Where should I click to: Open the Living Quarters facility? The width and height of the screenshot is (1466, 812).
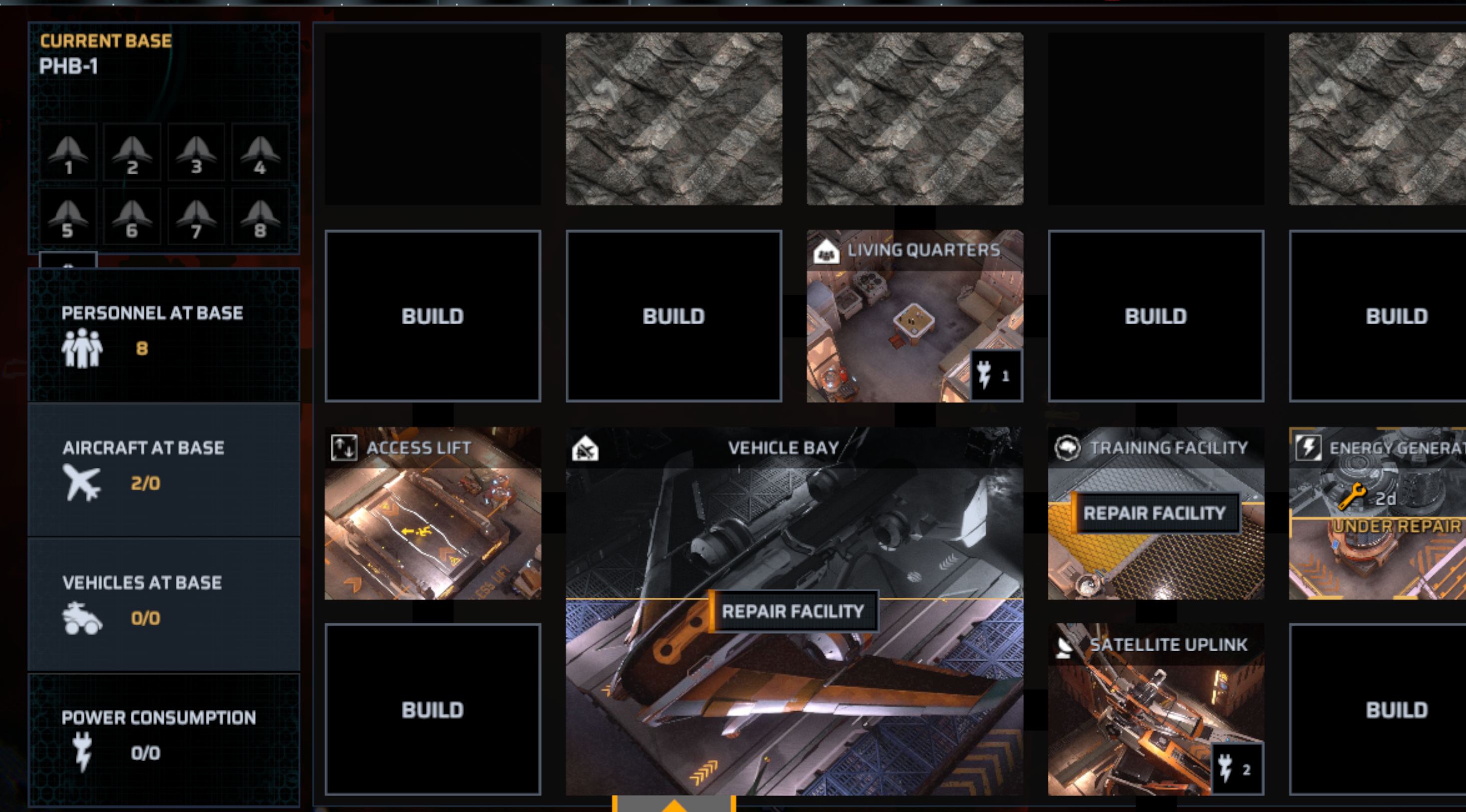[914, 316]
